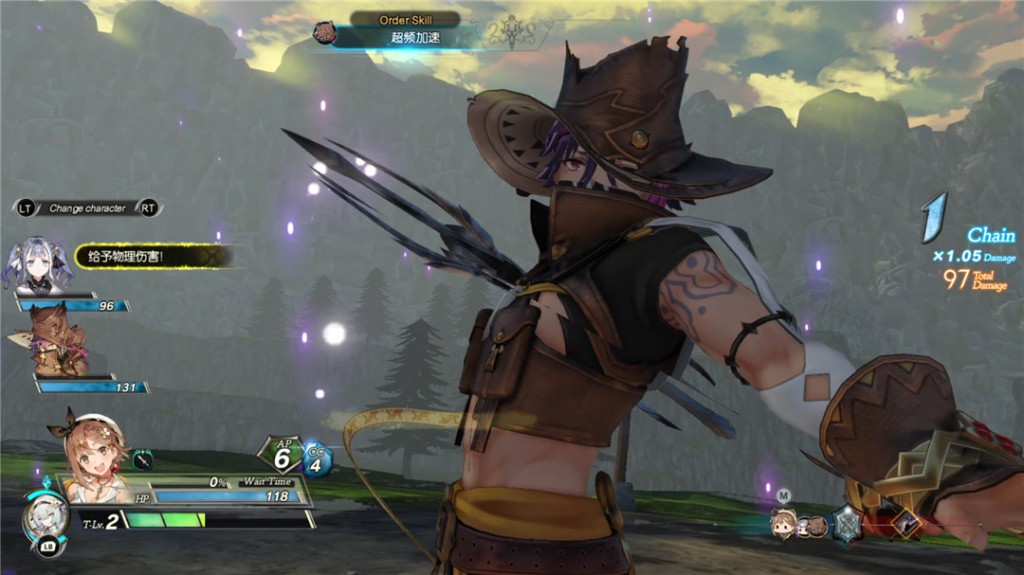Click the blue CC core charge gem

click(317, 459)
